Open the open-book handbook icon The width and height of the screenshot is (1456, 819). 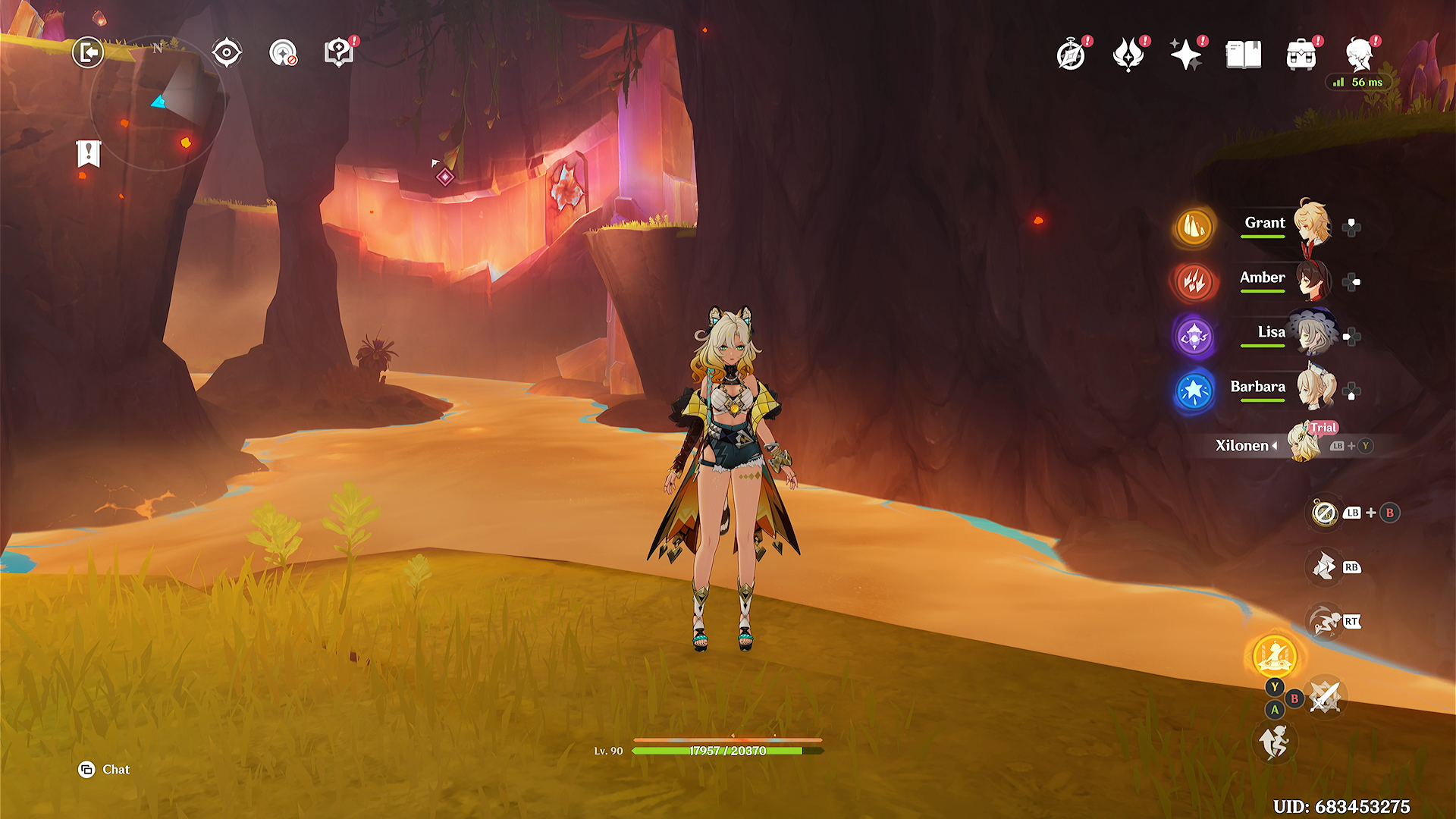(x=1244, y=55)
